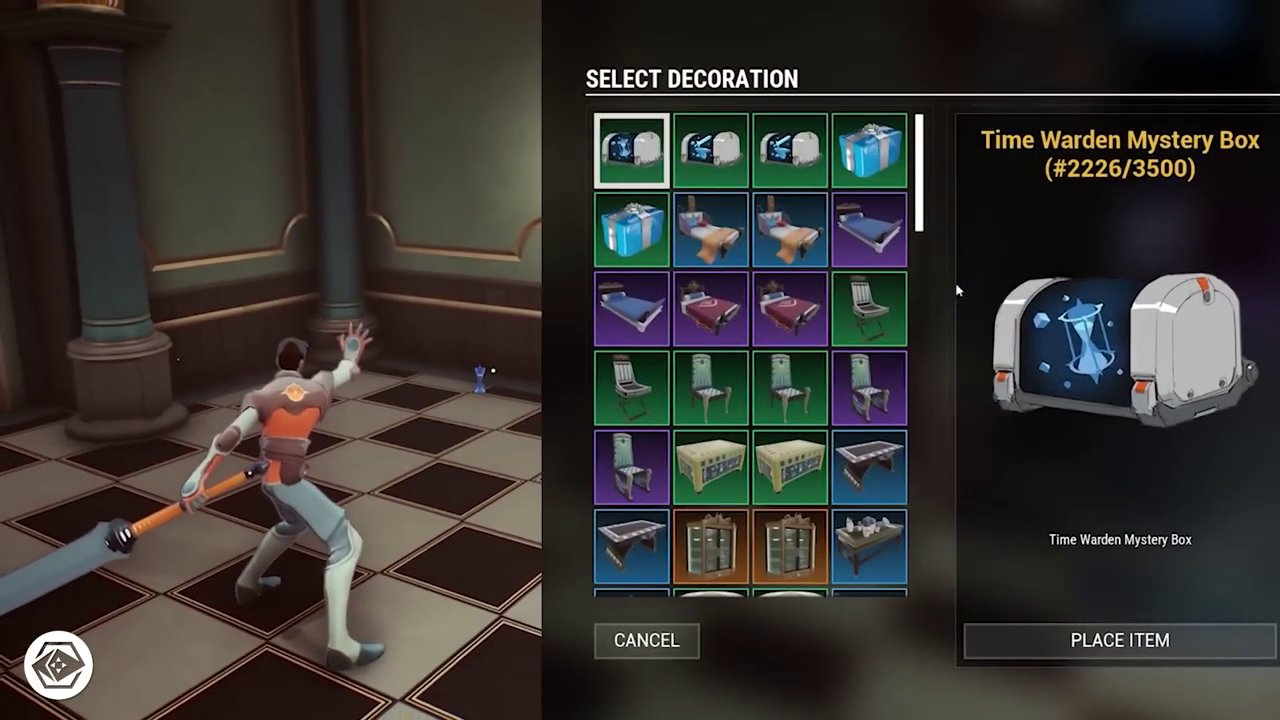Click the Cancel button
1280x720 pixels.
(646, 640)
